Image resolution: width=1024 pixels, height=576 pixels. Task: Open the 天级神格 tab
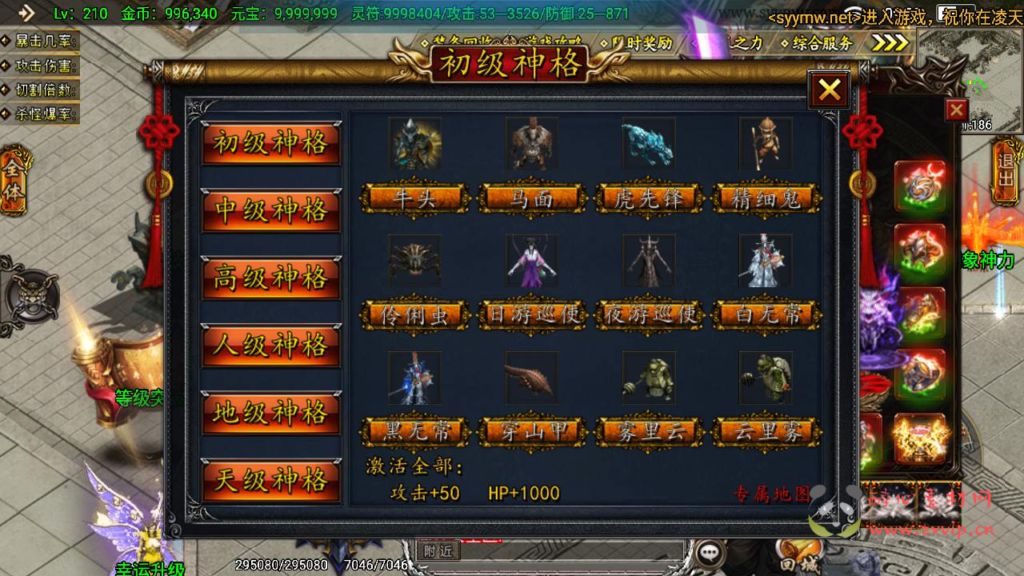pos(271,480)
